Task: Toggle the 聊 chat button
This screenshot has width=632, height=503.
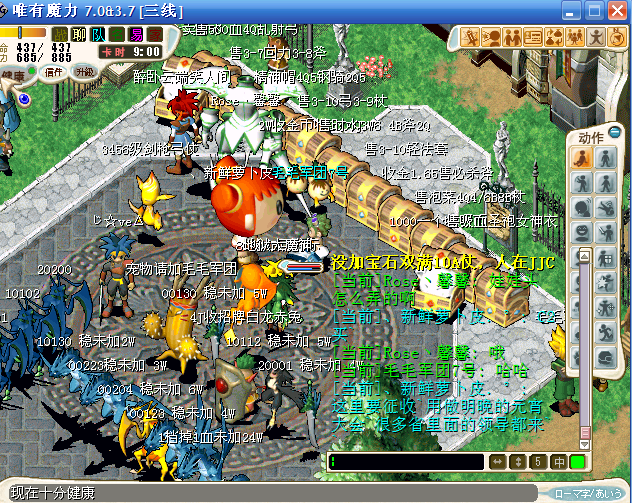Action: 79,33
